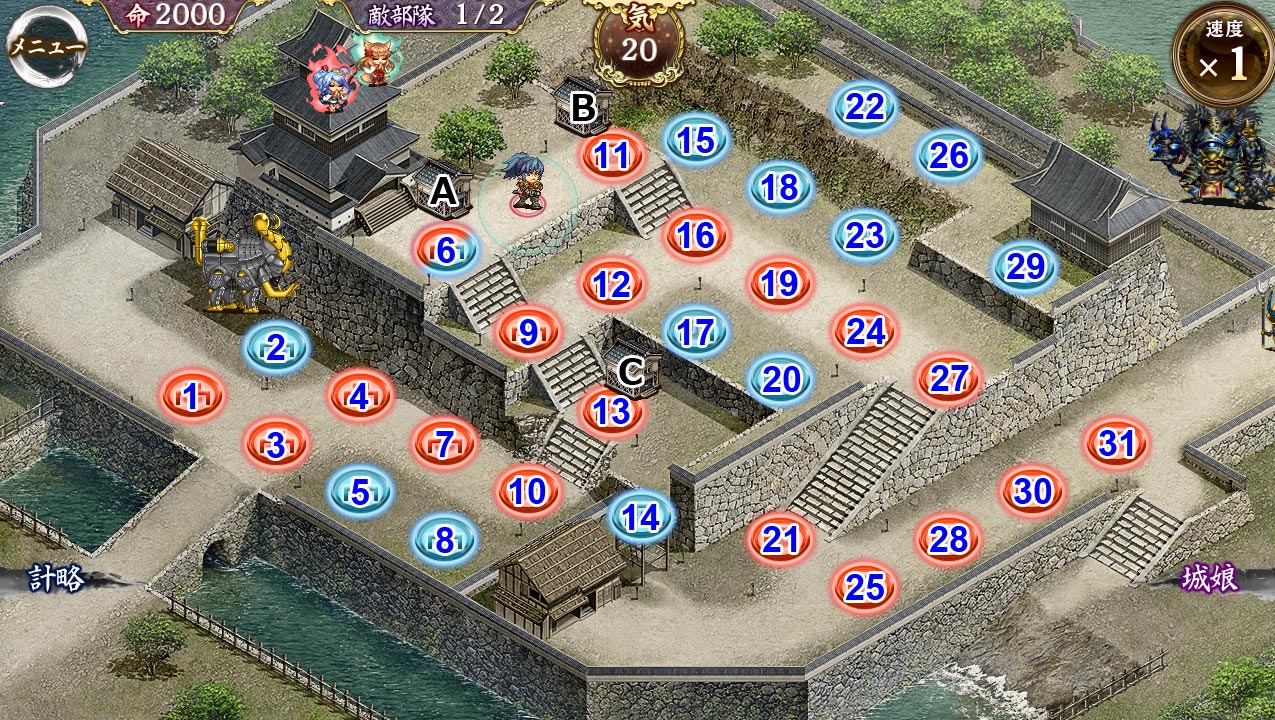This screenshot has width=1275, height=720.
Task: Choose blue deployment tile number 20
Action: [x=781, y=379]
